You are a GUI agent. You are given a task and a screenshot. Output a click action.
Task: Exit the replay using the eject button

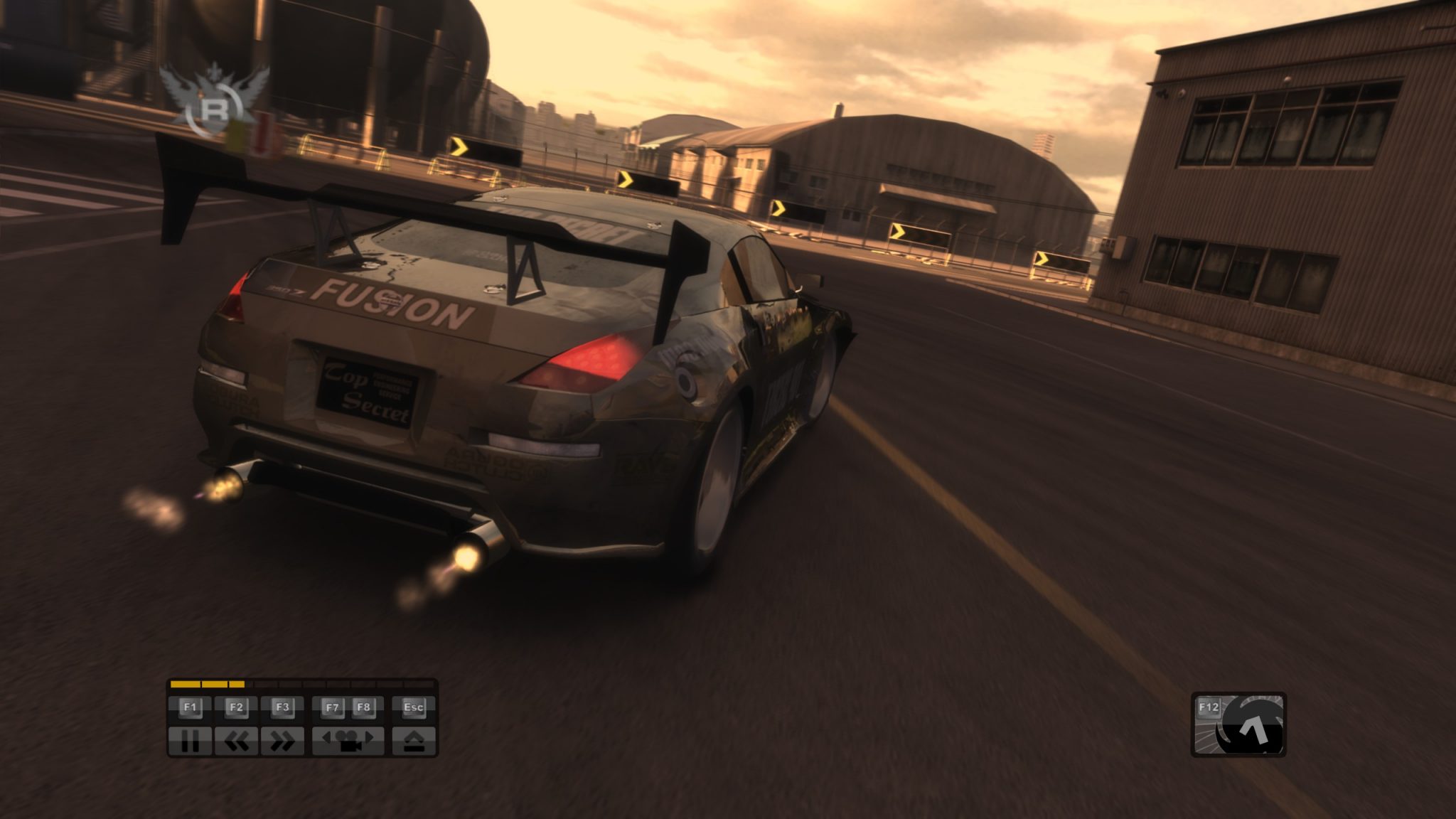[x=414, y=742]
